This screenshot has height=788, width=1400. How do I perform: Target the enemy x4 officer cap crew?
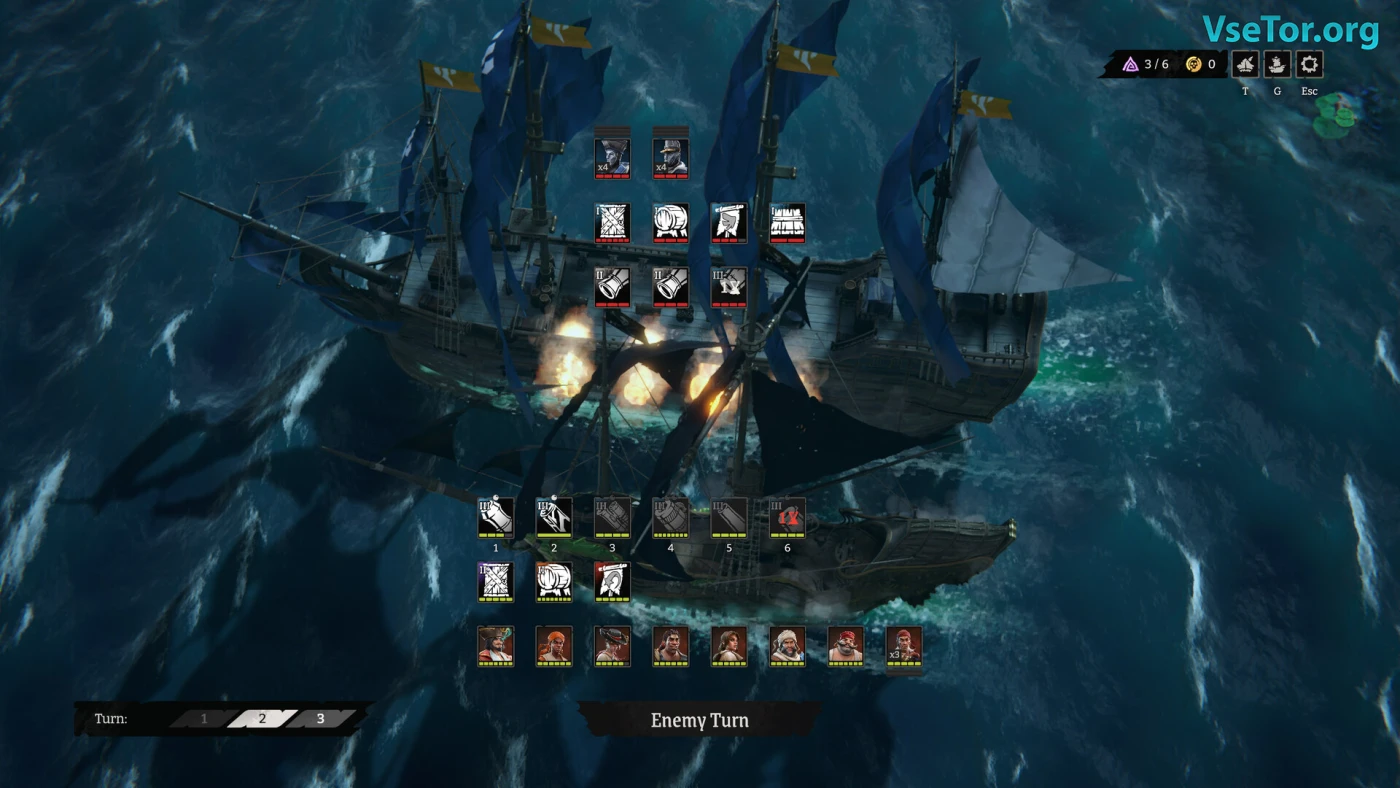[x=671, y=157]
